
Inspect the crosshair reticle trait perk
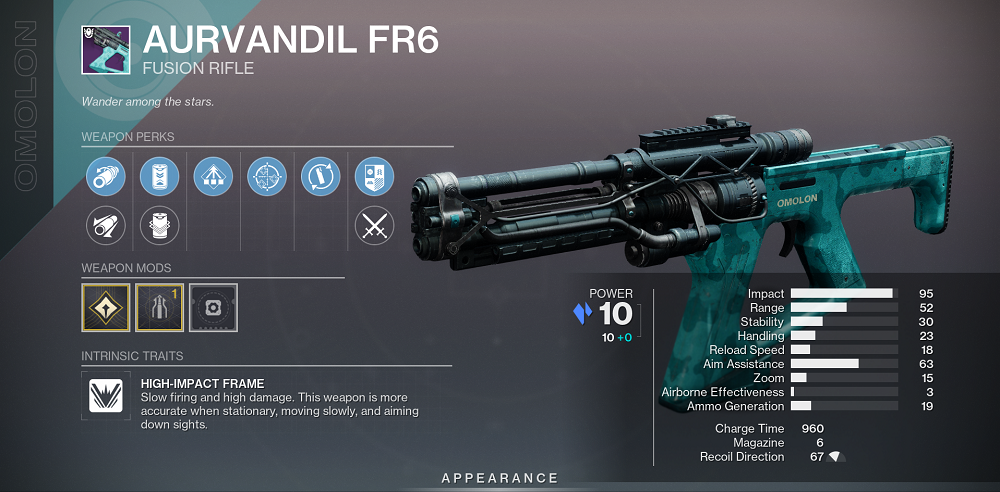(x=266, y=176)
